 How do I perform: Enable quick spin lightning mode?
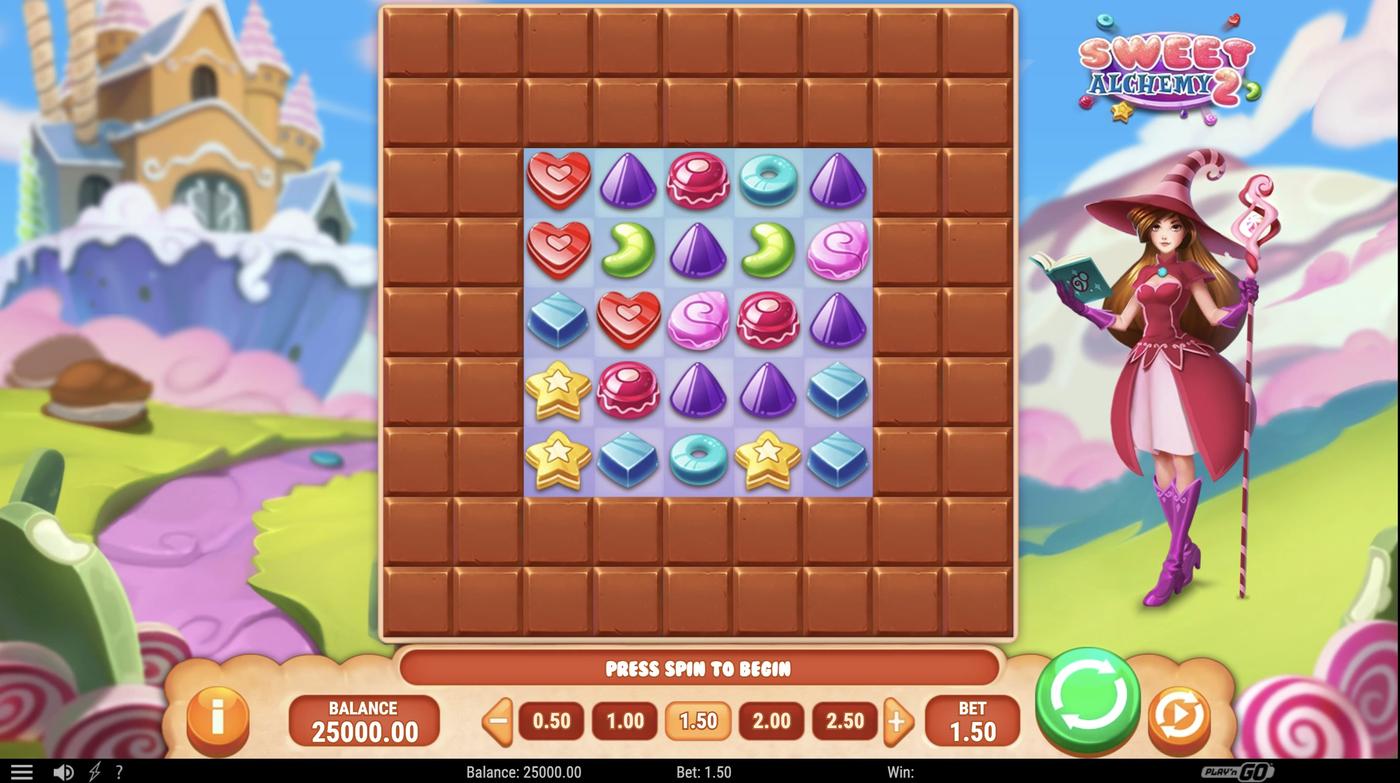[x=93, y=770]
